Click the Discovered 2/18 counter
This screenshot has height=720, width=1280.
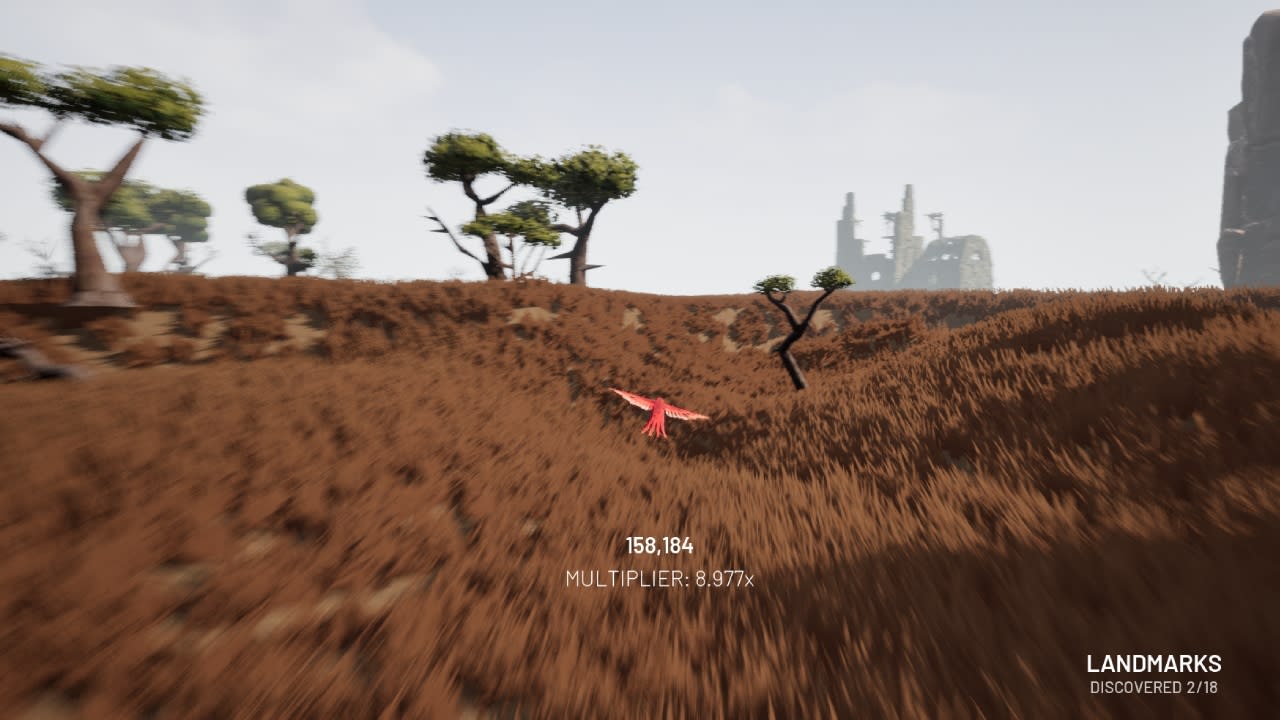[1156, 686]
